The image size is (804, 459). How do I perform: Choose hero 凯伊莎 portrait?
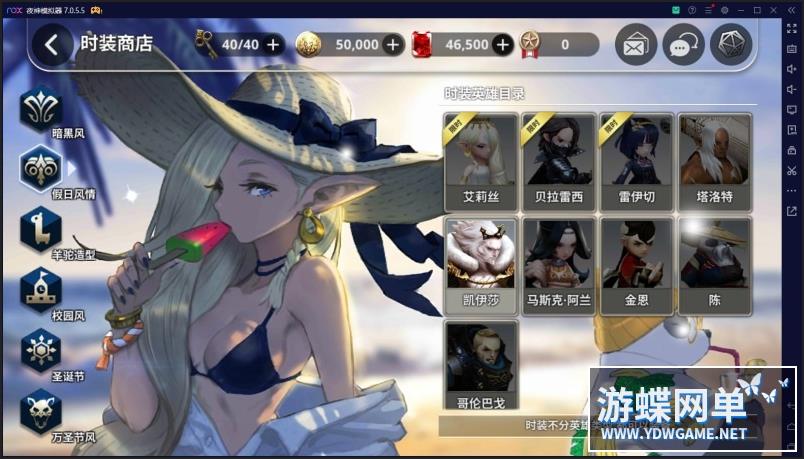[481, 264]
